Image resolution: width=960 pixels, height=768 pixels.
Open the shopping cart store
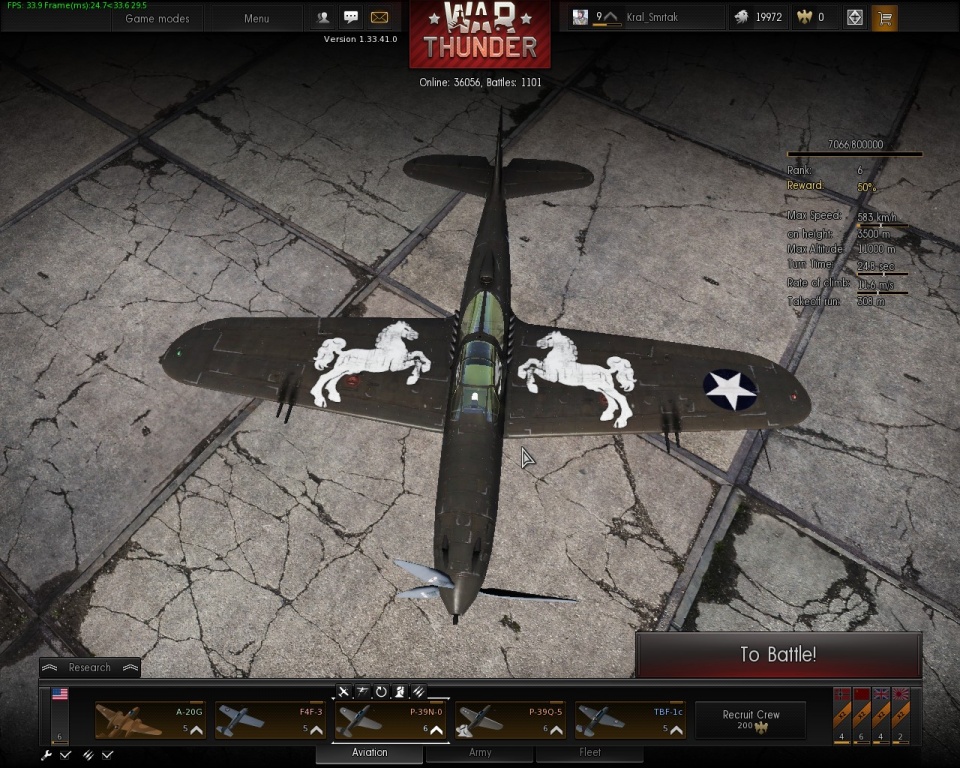coord(884,17)
